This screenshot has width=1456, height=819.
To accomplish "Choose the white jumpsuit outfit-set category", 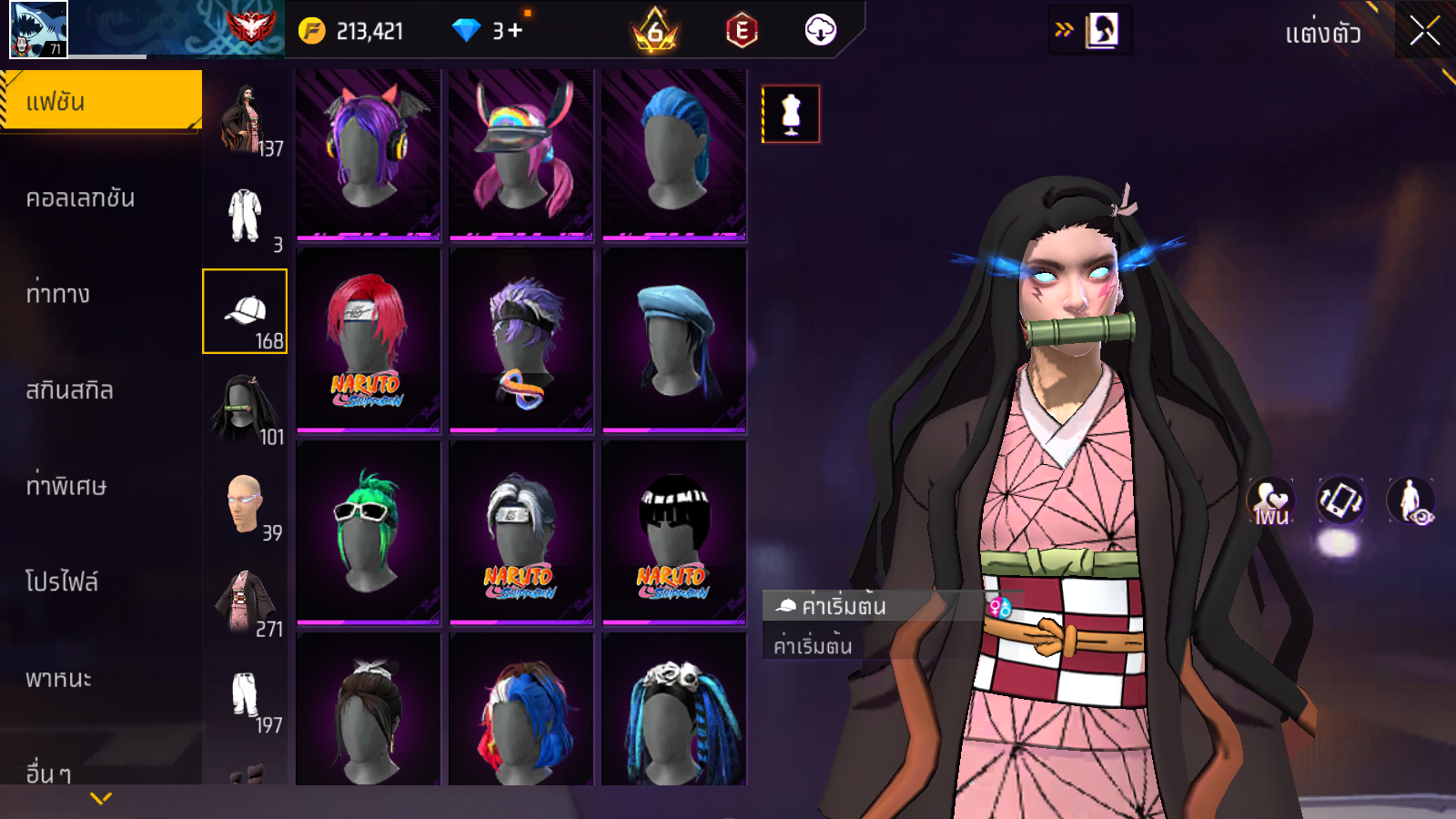I will 245,216.
